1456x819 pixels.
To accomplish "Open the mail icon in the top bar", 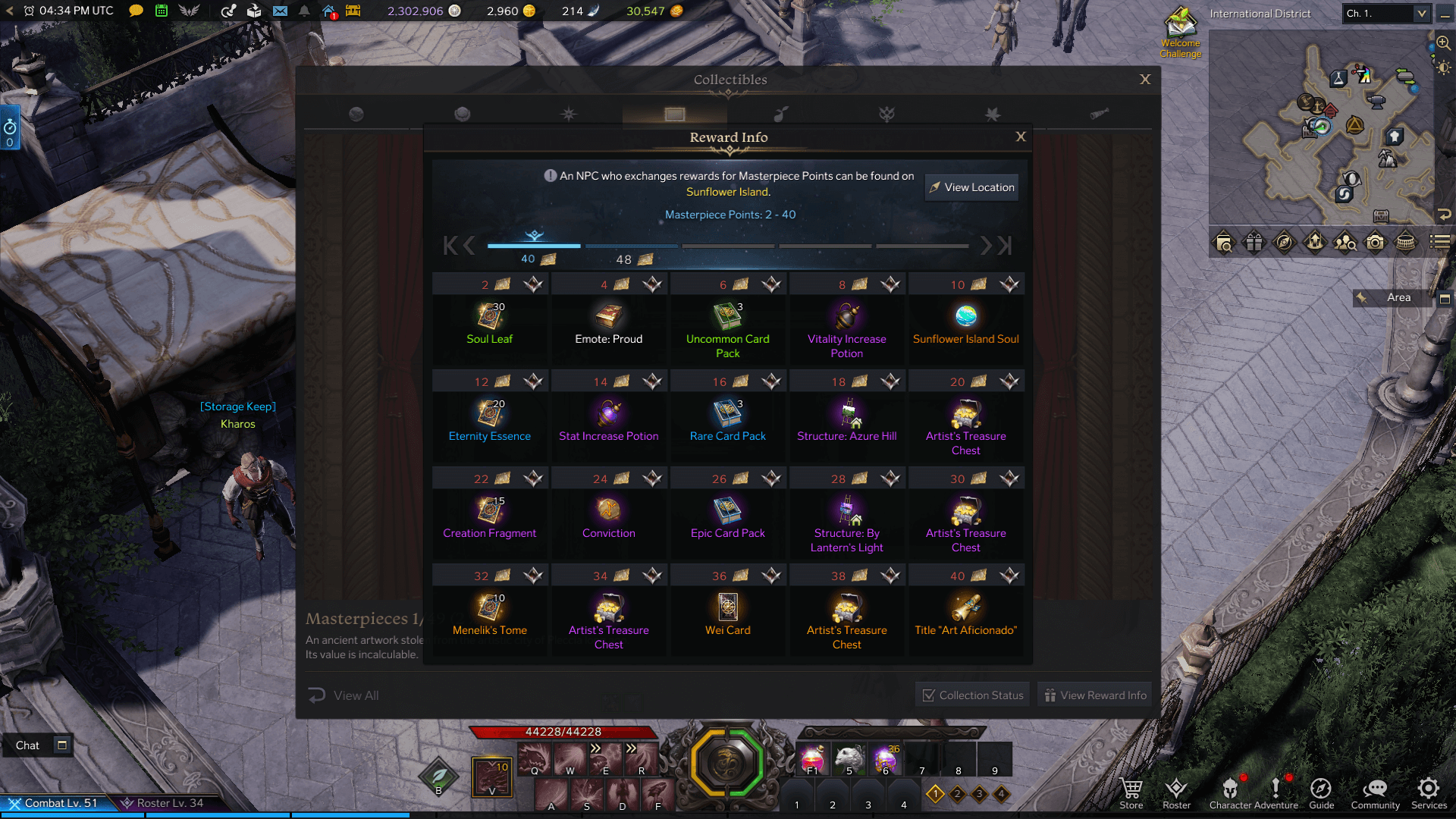I will (281, 11).
